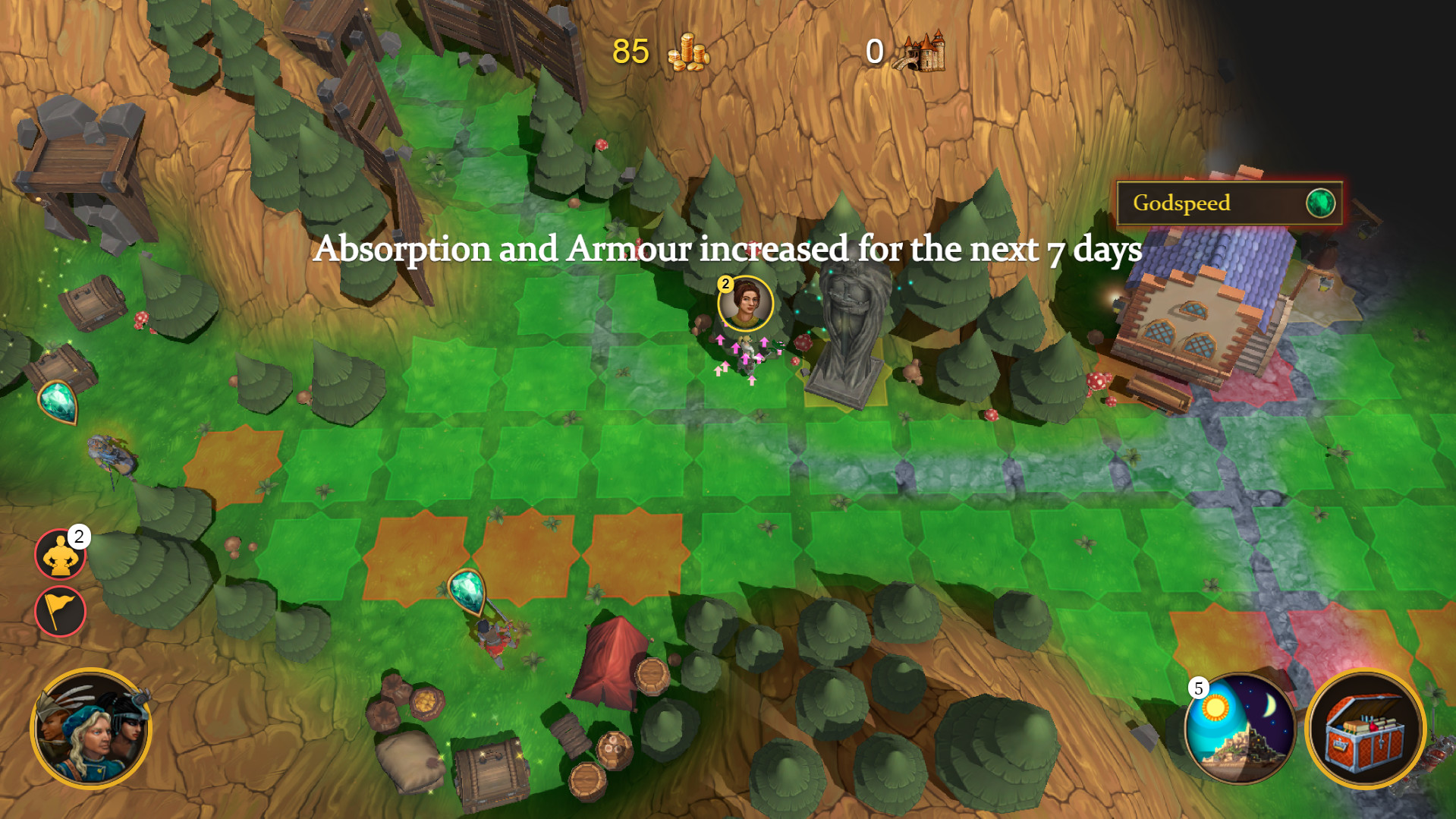The width and height of the screenshot is (1456, 819).
Task: Click the Godspeed banner title
Action: tap(1182, 203)
